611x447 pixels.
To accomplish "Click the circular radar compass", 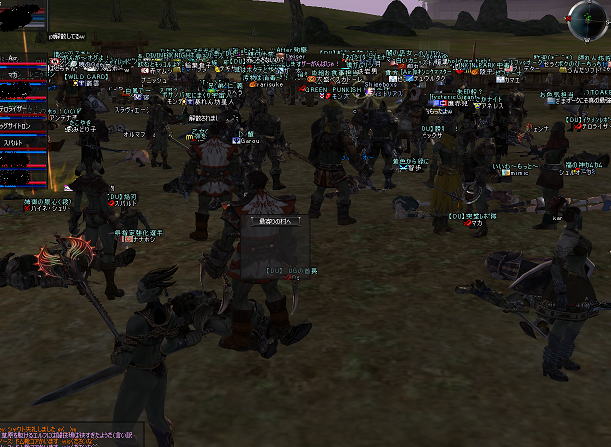I will (587, 18).
